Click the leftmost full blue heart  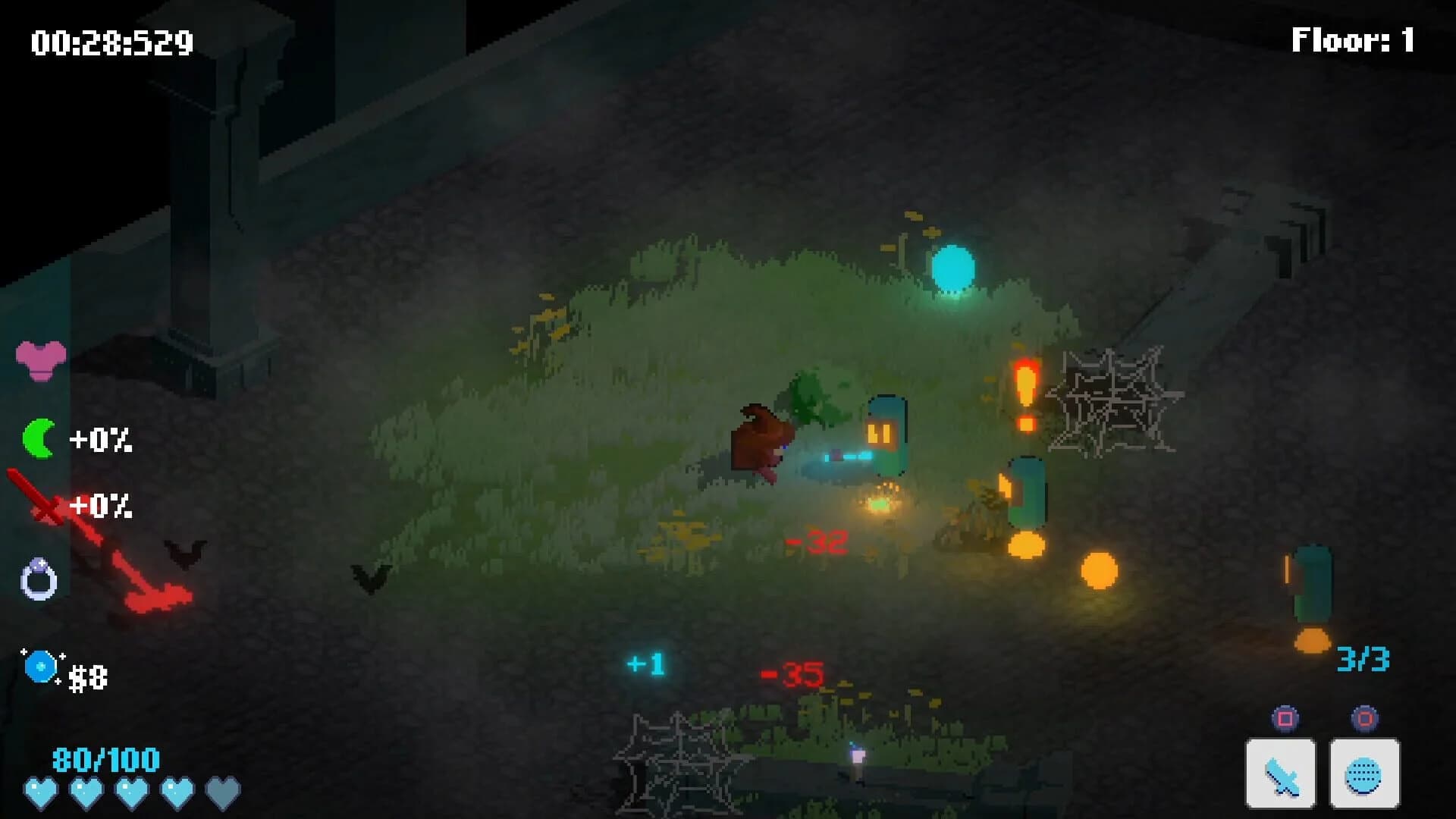coord(42,792)
